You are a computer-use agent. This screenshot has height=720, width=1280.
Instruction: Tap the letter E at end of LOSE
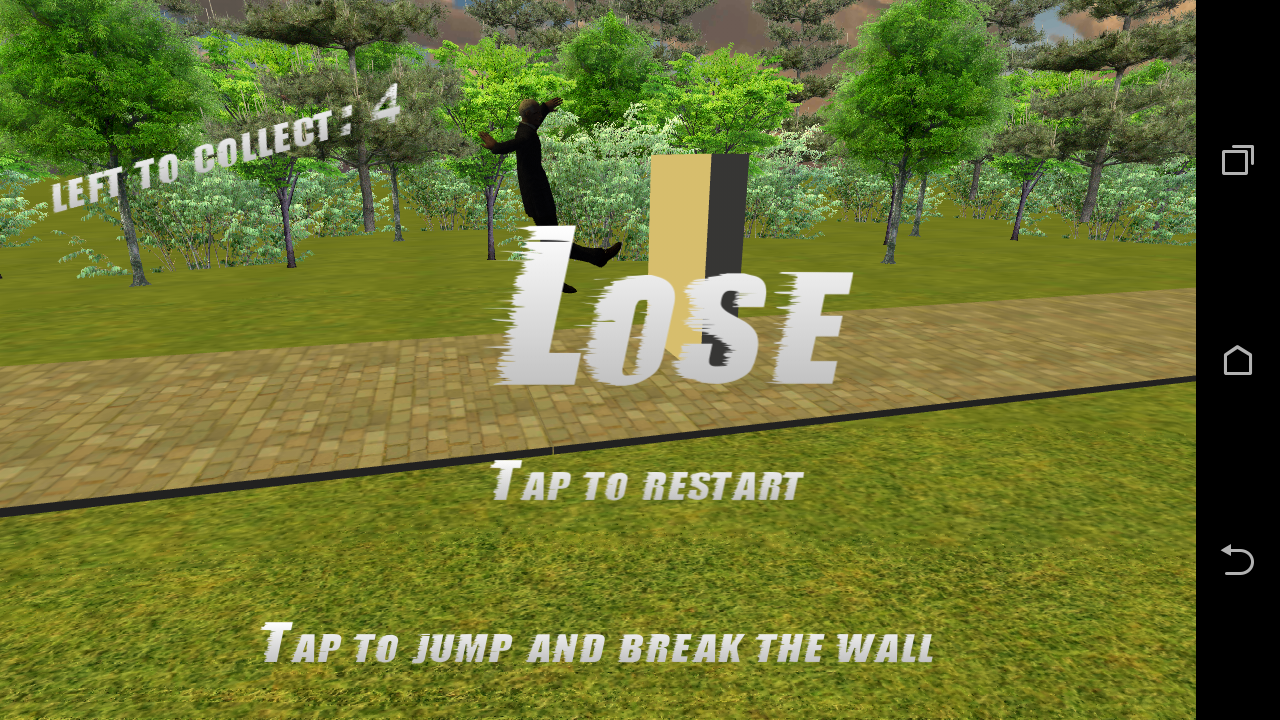810,325
